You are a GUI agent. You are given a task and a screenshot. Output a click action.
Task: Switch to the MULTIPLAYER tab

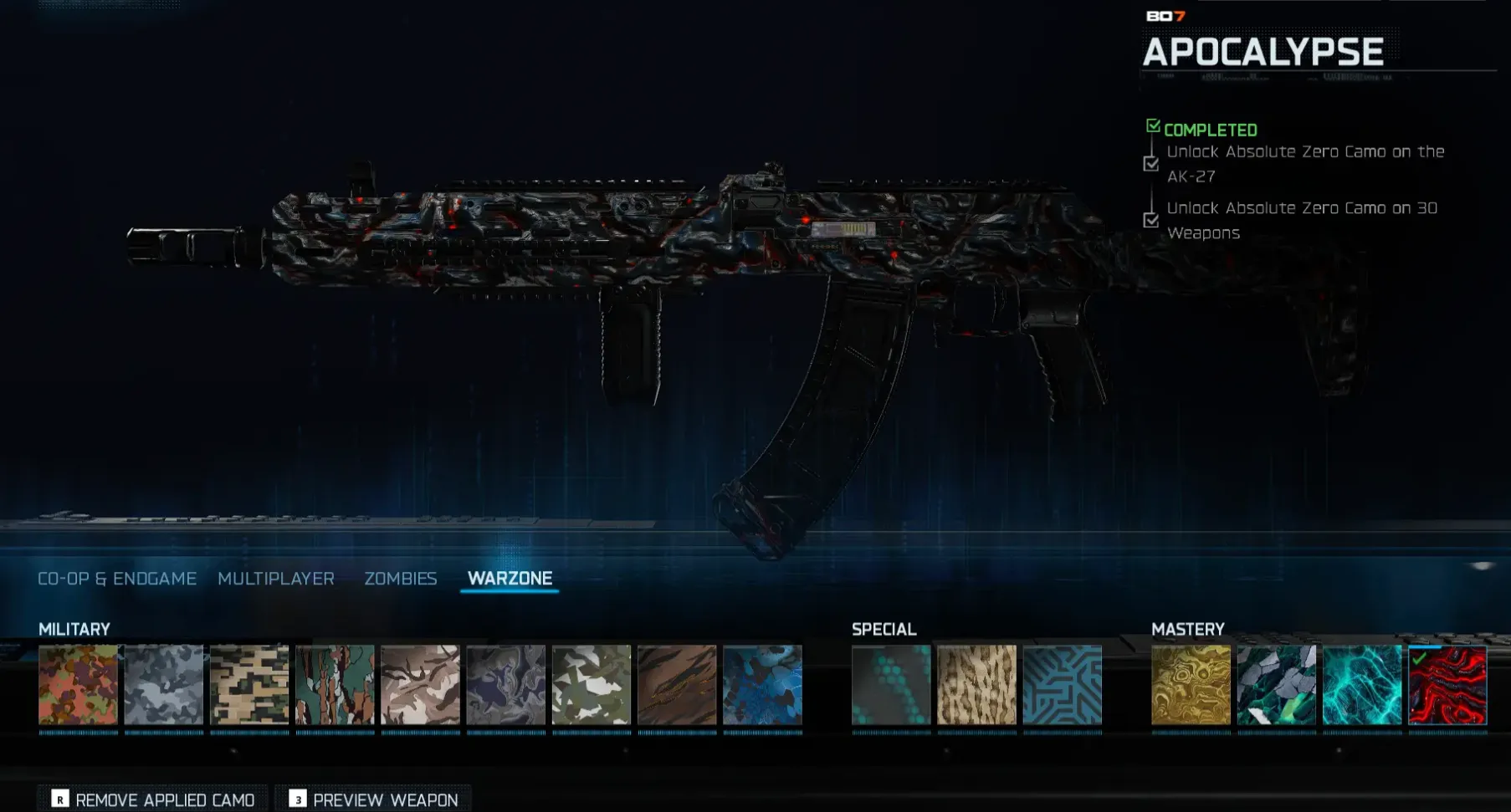tap(277, 578)
